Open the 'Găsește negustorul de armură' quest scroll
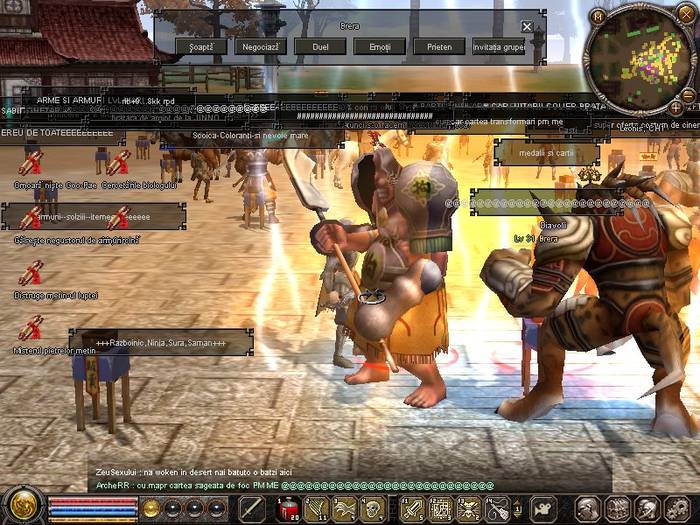Image resolution: width=700 pixels, height=525 pixels. pos(31,218)
